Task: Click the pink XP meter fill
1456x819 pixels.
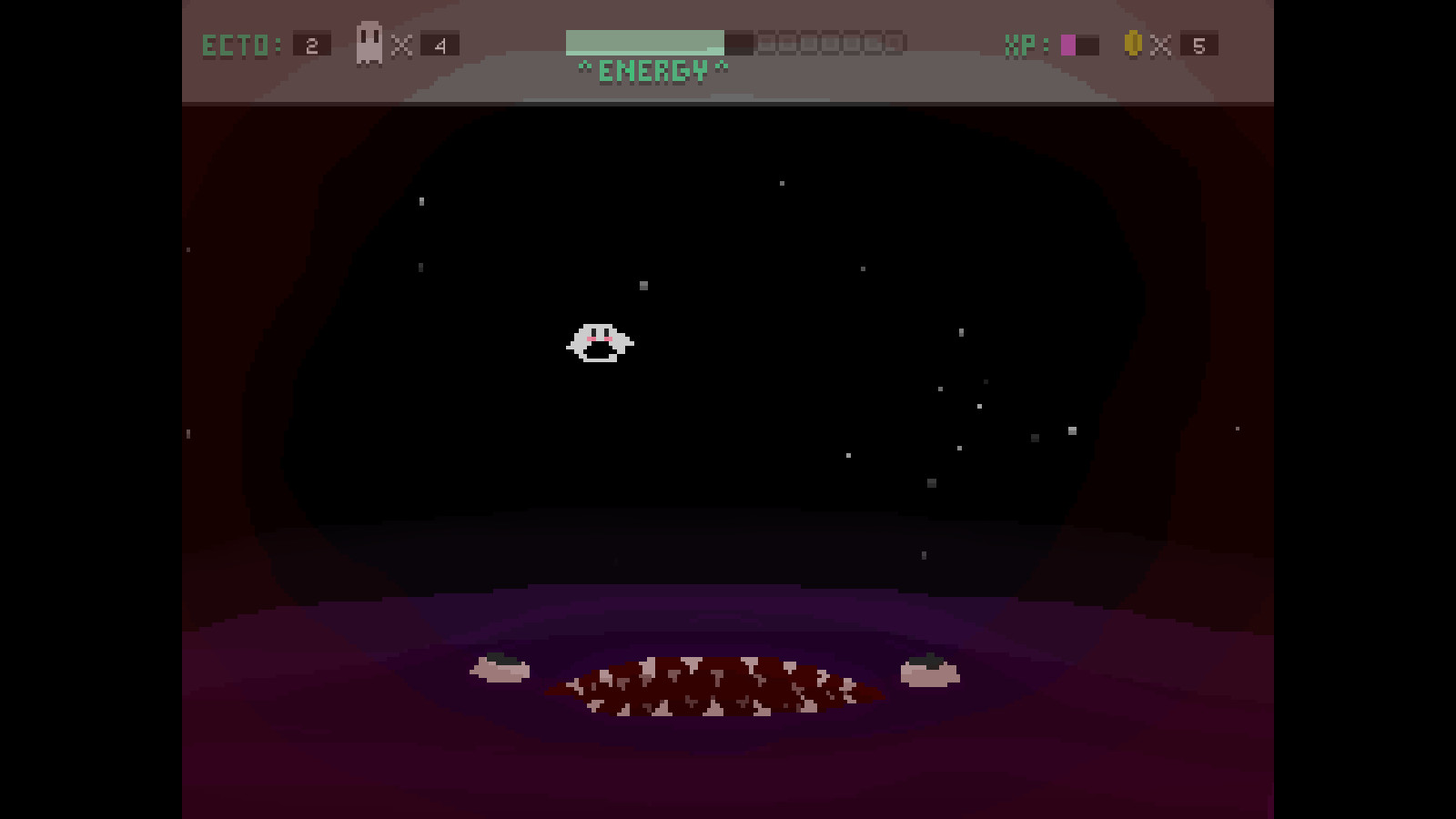Action: (1068, 44)
